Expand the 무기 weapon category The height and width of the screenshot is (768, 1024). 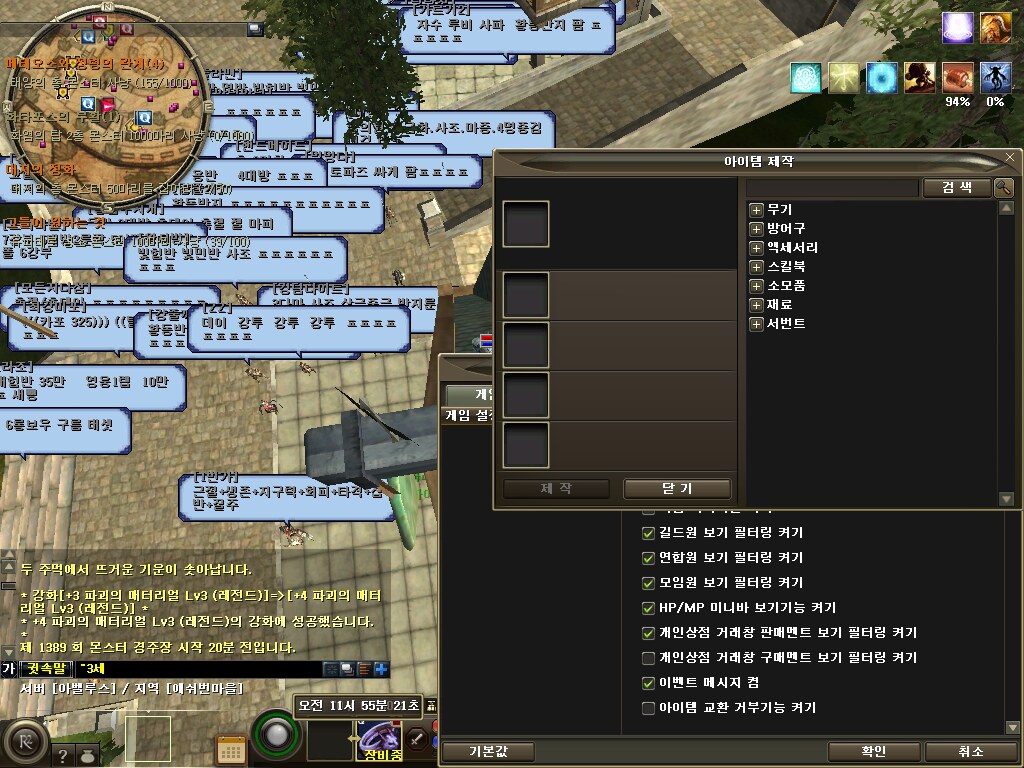click(x=756, y=210)
